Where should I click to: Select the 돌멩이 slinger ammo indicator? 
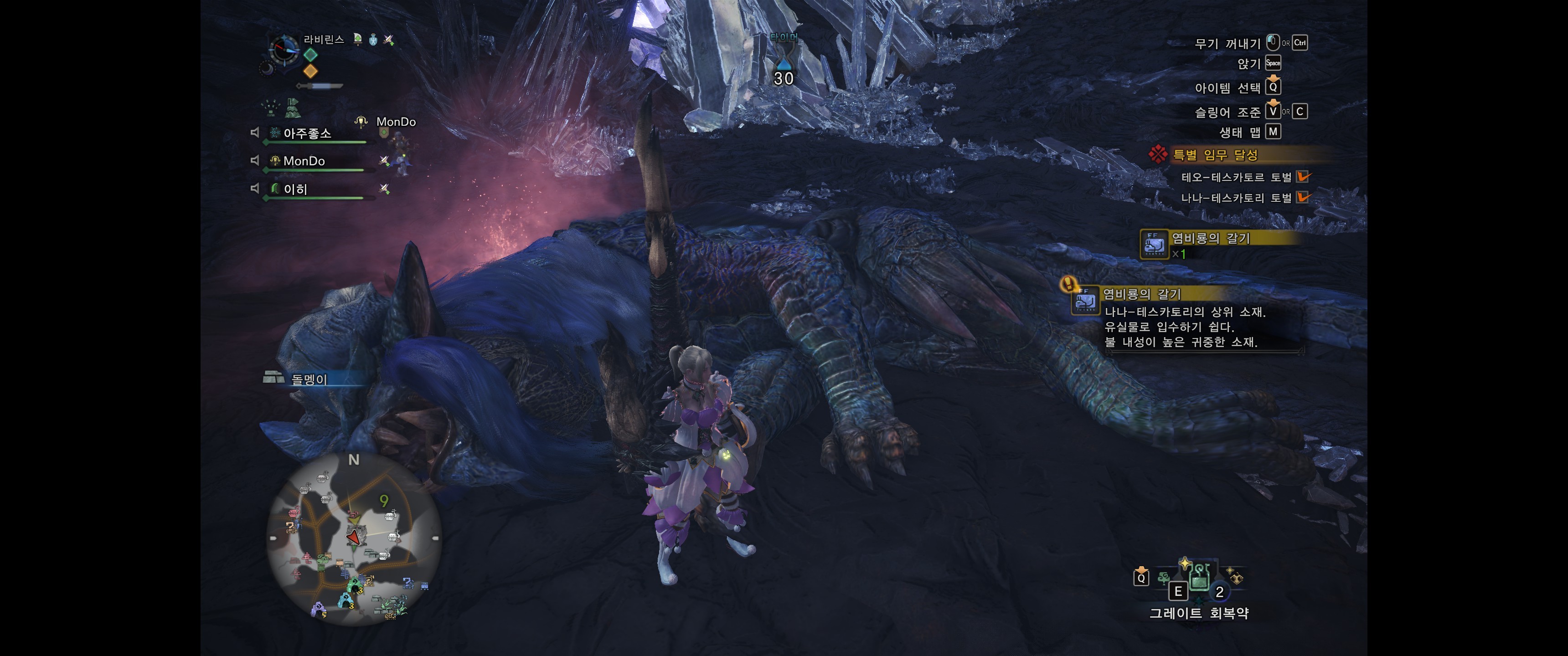coord(309,379)
